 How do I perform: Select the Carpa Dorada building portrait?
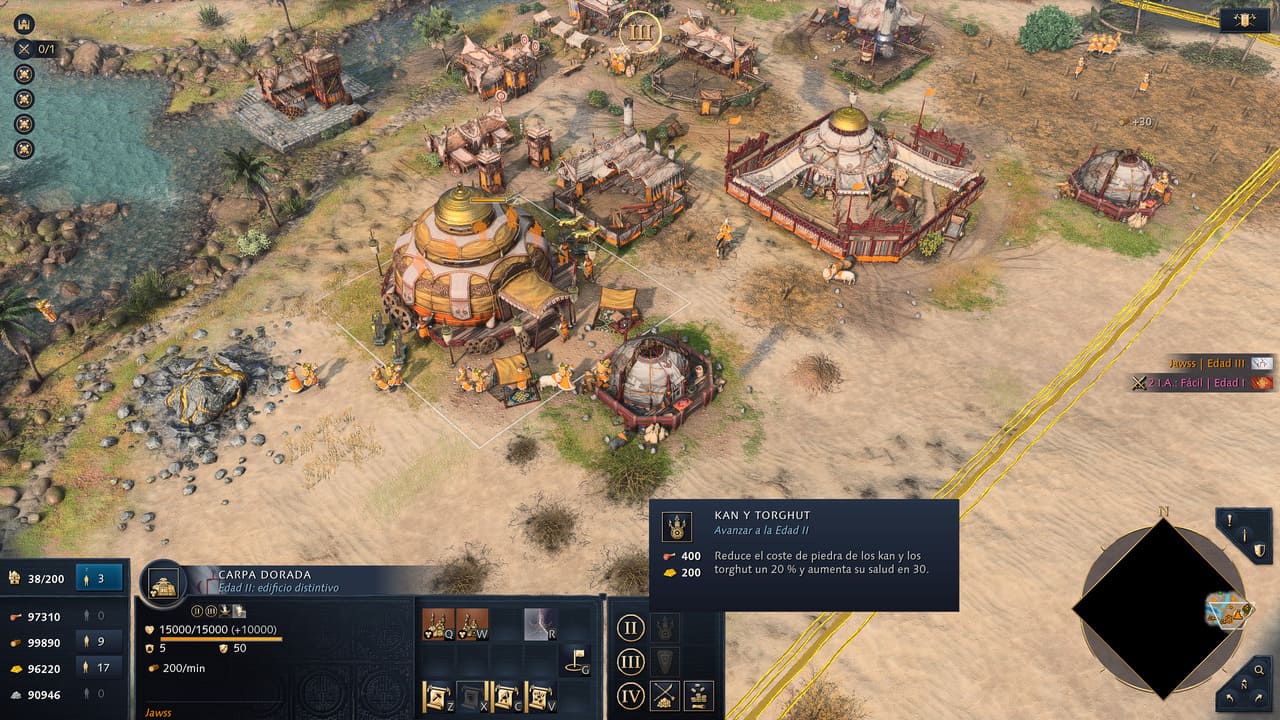pos(163,583)
